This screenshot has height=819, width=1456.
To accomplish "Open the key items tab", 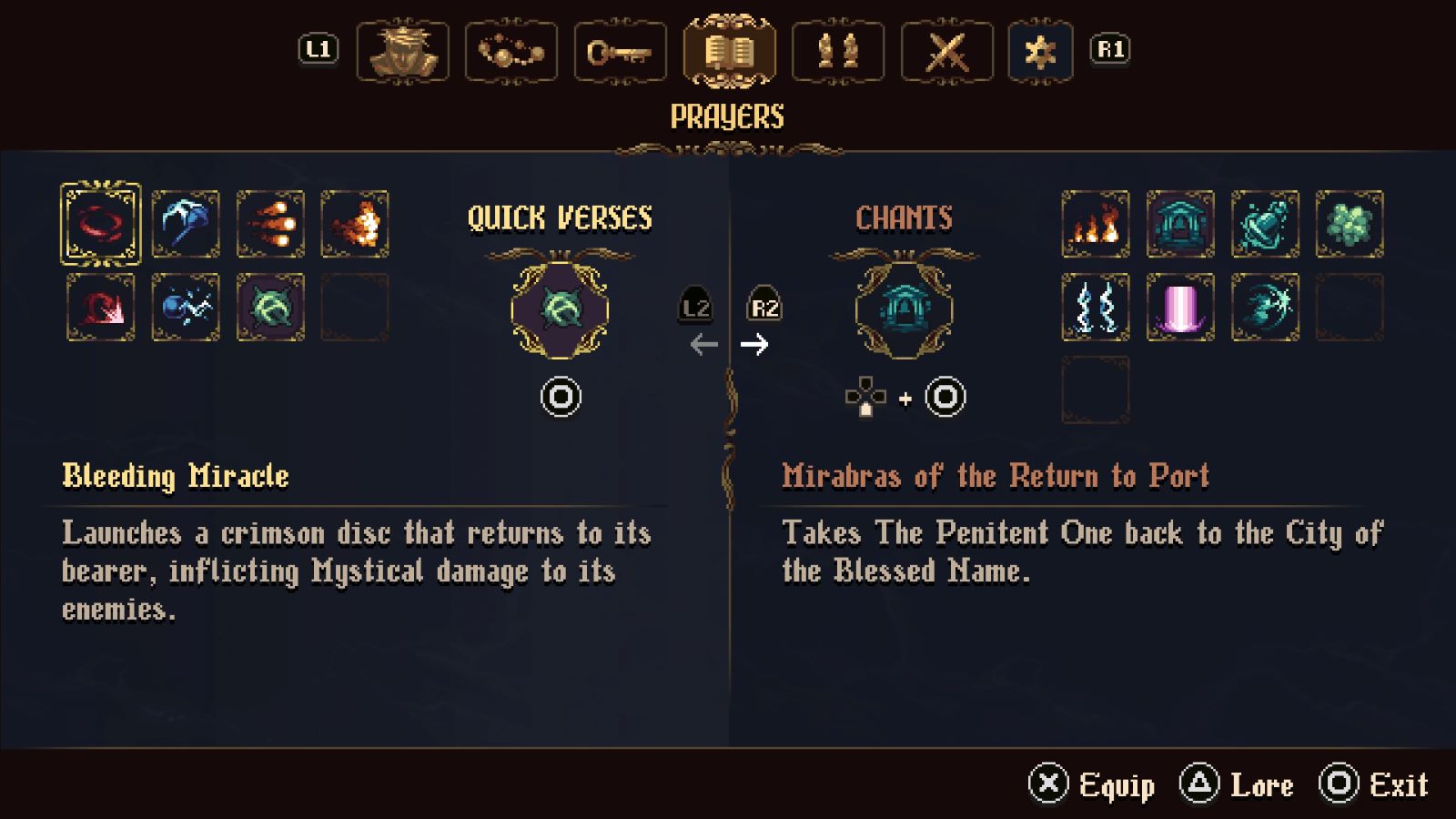I will click(x=620, y=51).
